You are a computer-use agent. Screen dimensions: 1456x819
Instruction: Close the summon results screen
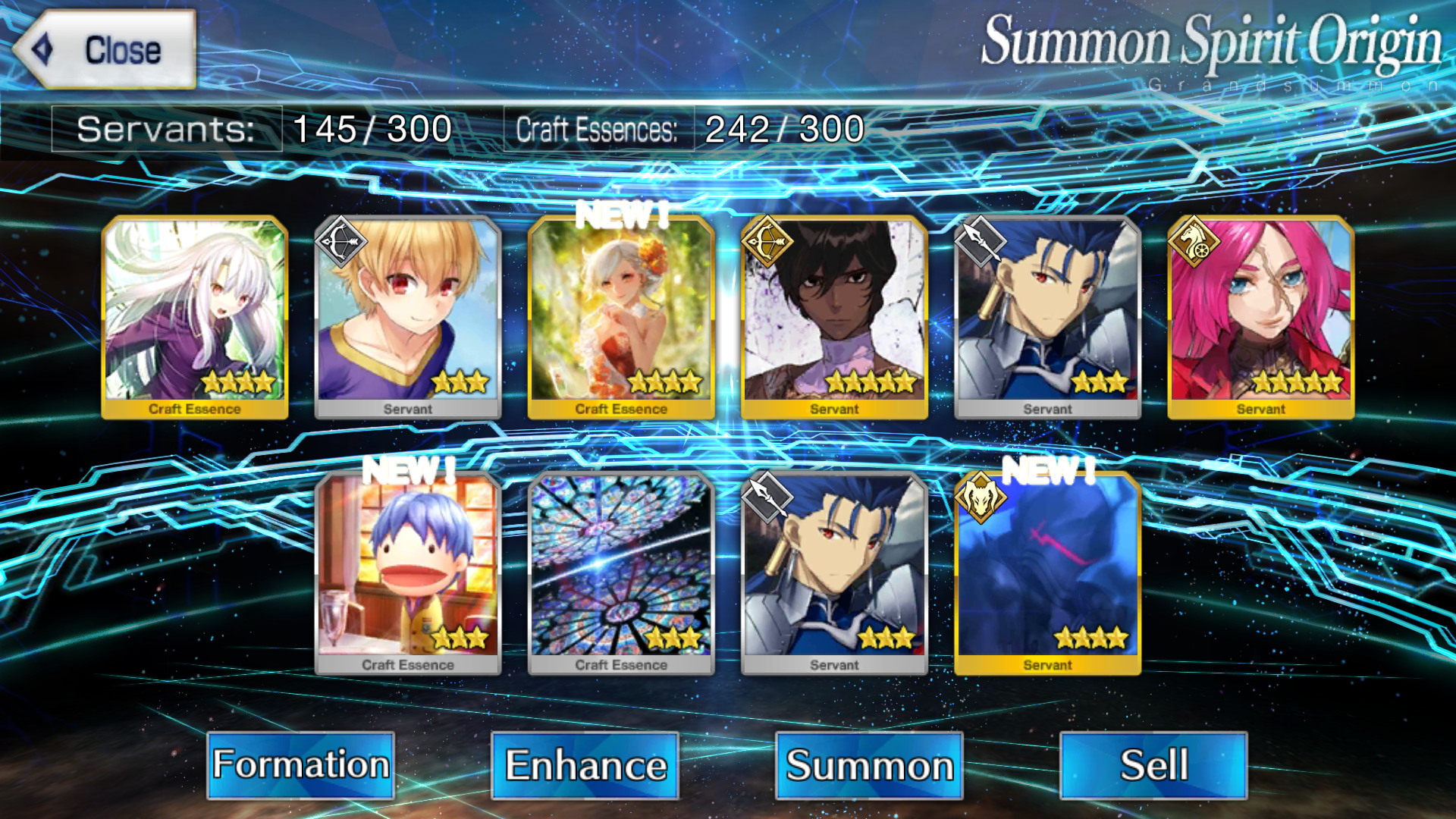105,49
